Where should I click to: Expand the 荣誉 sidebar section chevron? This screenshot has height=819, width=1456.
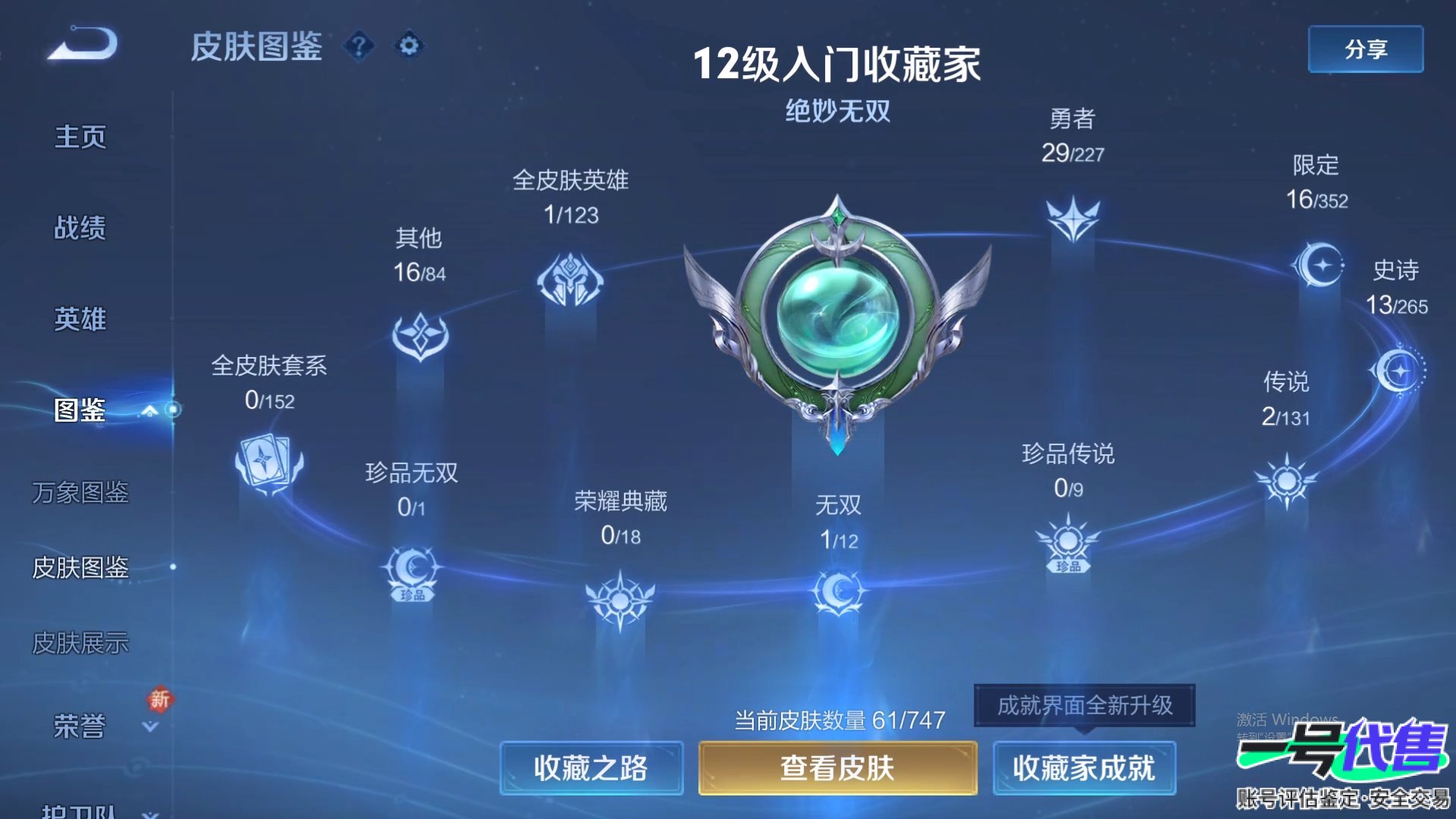click(x=149, y=728)
